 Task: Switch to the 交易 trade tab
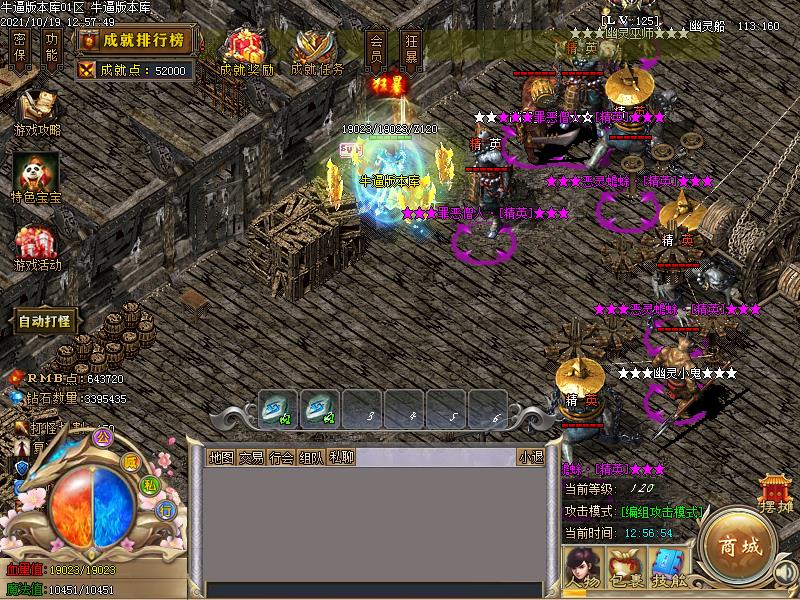tap(251, 457)
